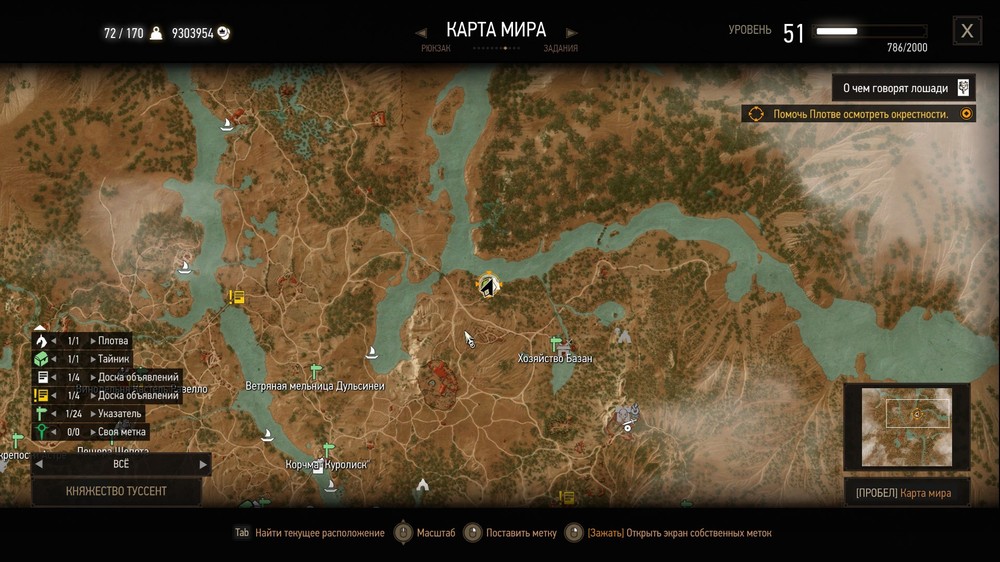The height and width of the screenshot is (562, 1000).
Task: Select the Корчма Куролиск signpost marker
Action: [327, 449]
